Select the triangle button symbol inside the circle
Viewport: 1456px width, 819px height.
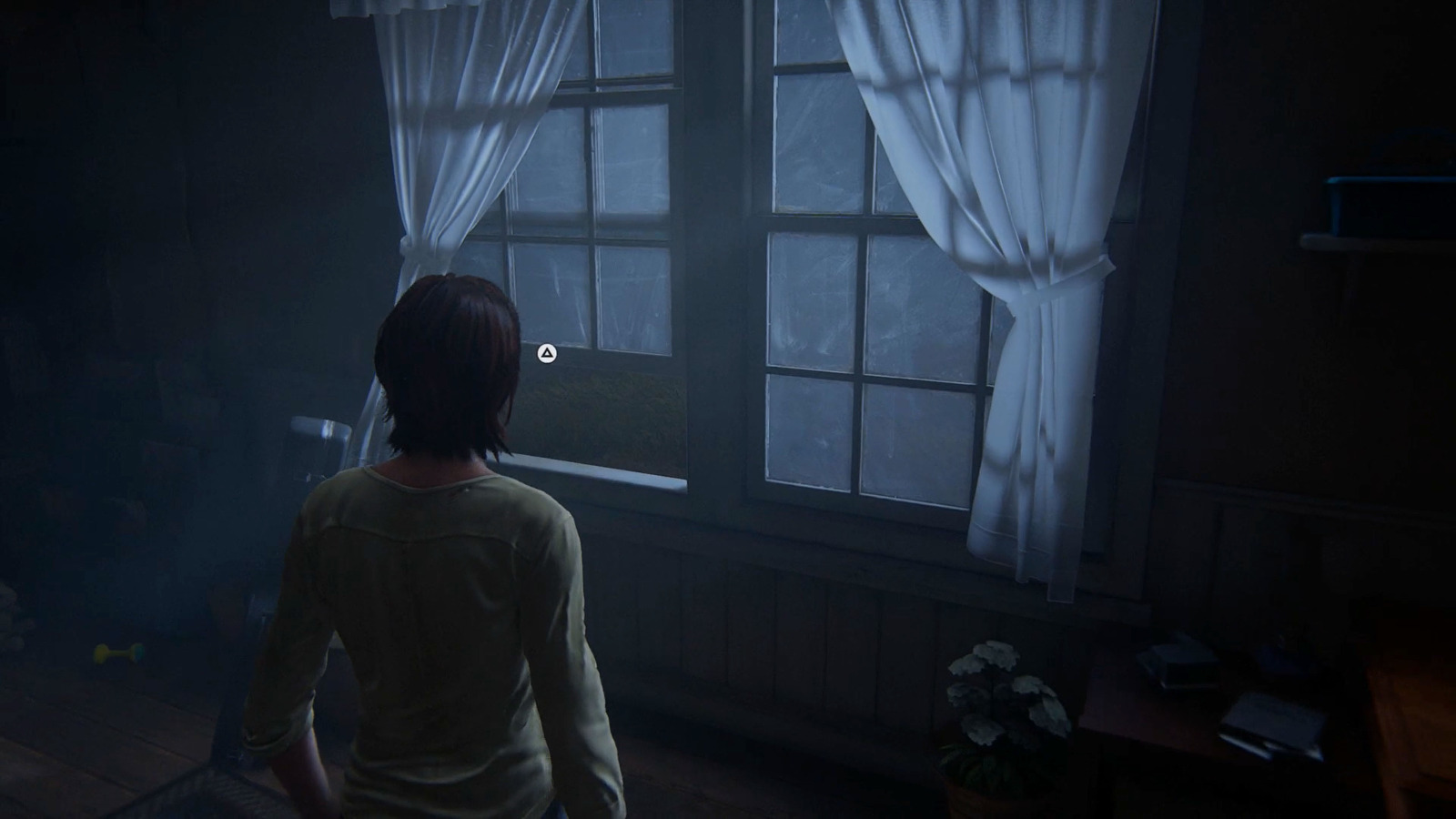[545, 353]
